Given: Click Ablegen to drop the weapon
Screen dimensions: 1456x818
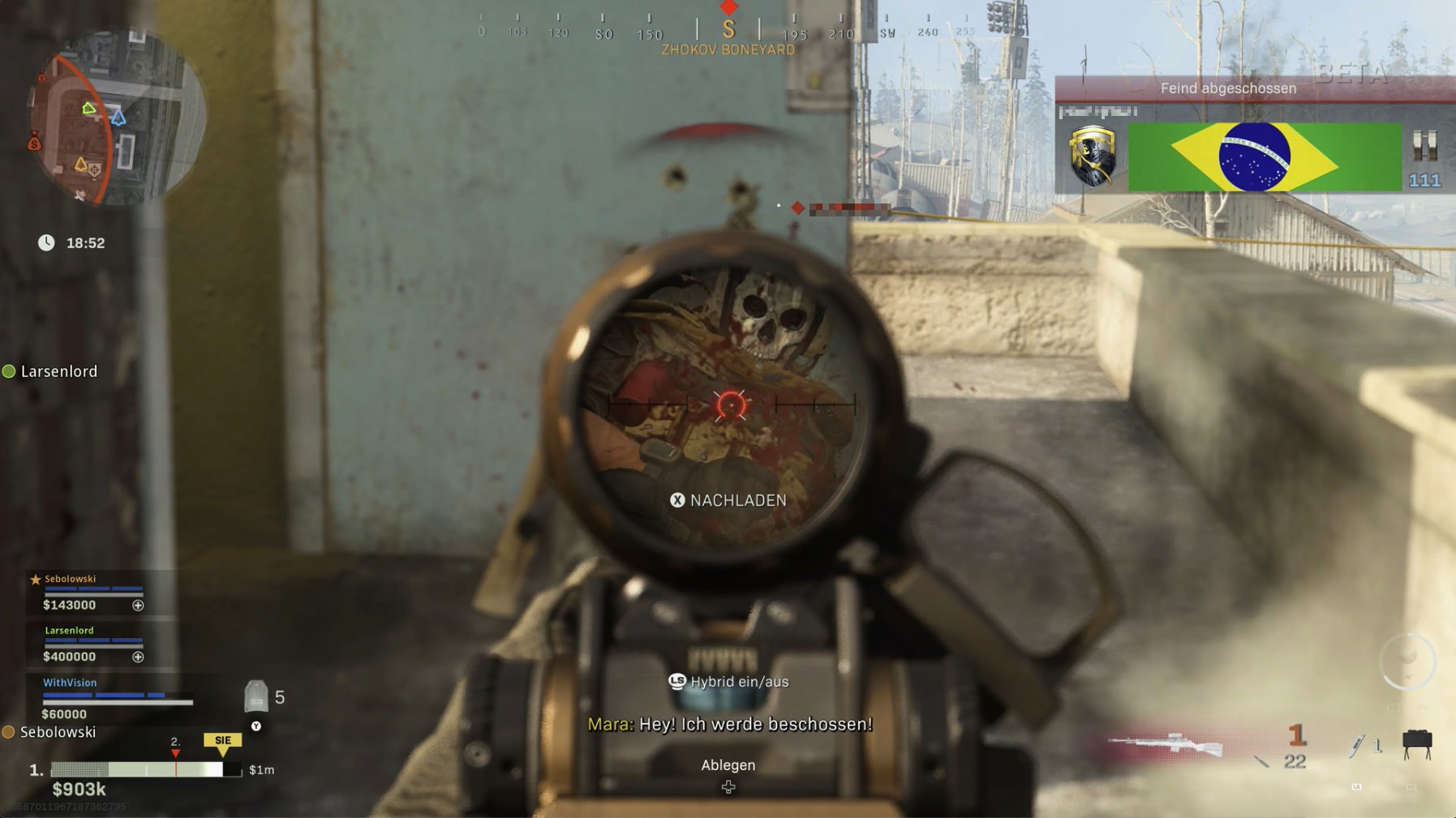Looking at the screenshot, I should click(728, 764).
